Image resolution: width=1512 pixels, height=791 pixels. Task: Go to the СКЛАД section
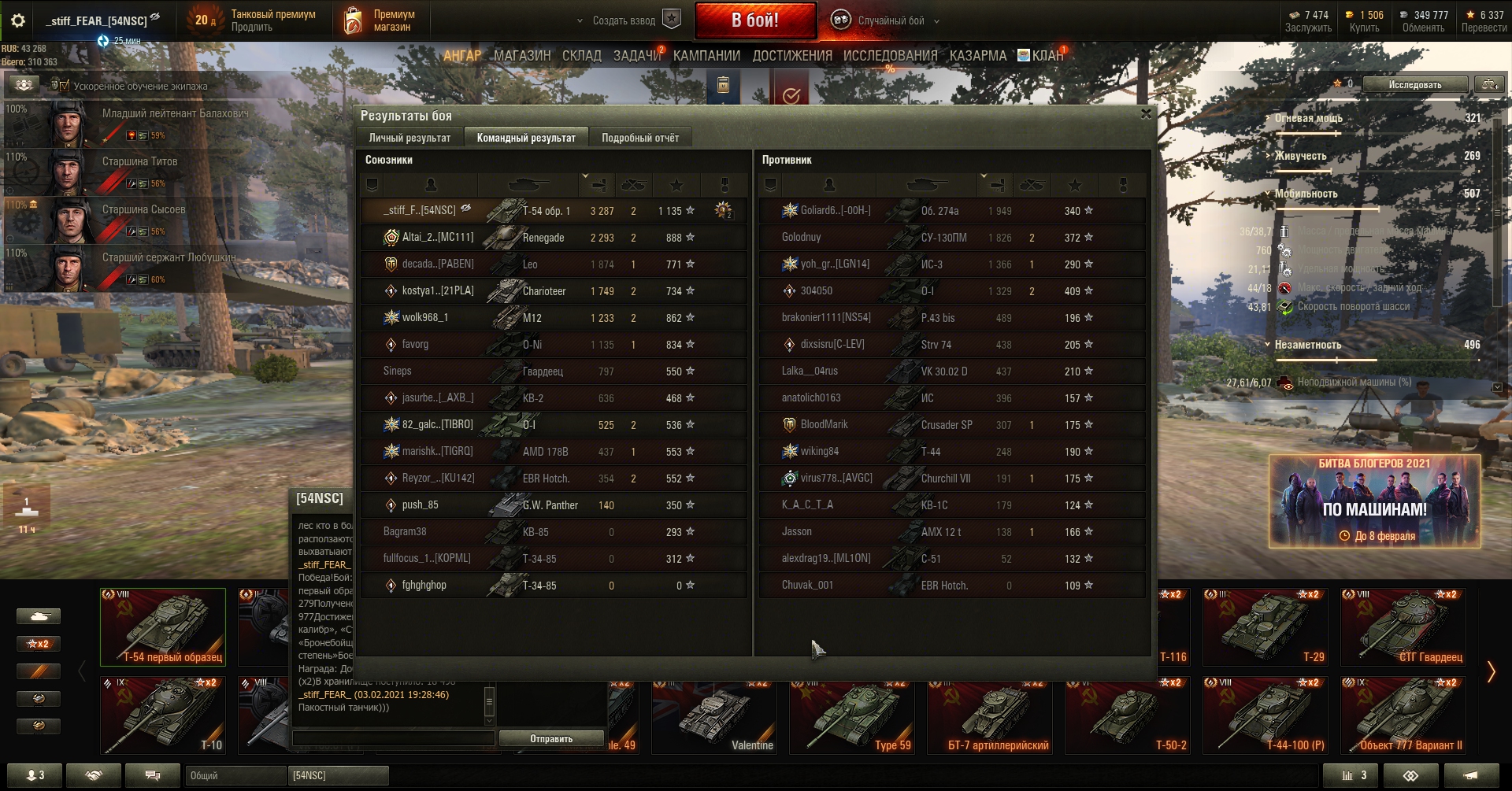pos(581,56)
